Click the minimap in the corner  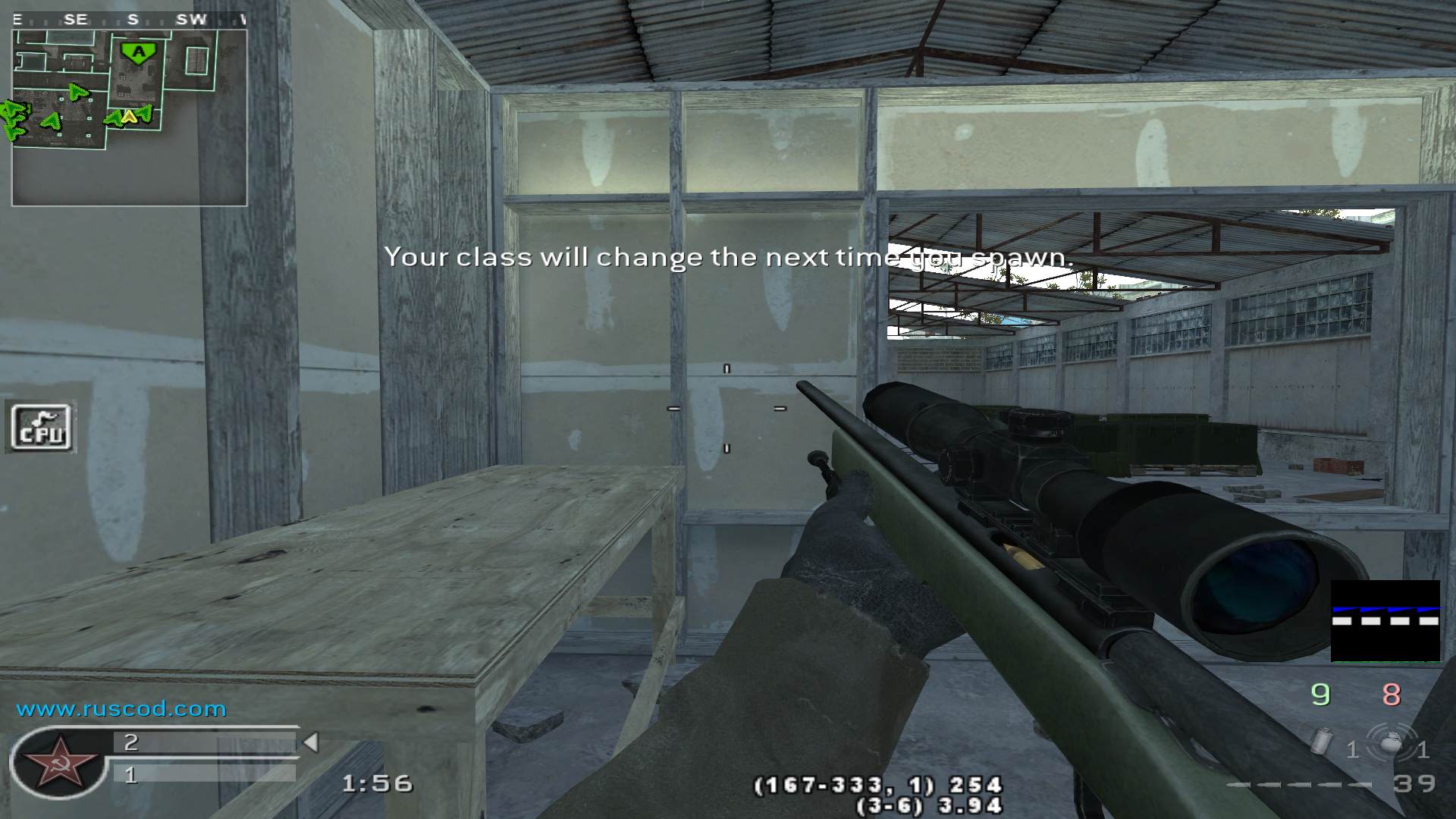(x=129, y=118)
